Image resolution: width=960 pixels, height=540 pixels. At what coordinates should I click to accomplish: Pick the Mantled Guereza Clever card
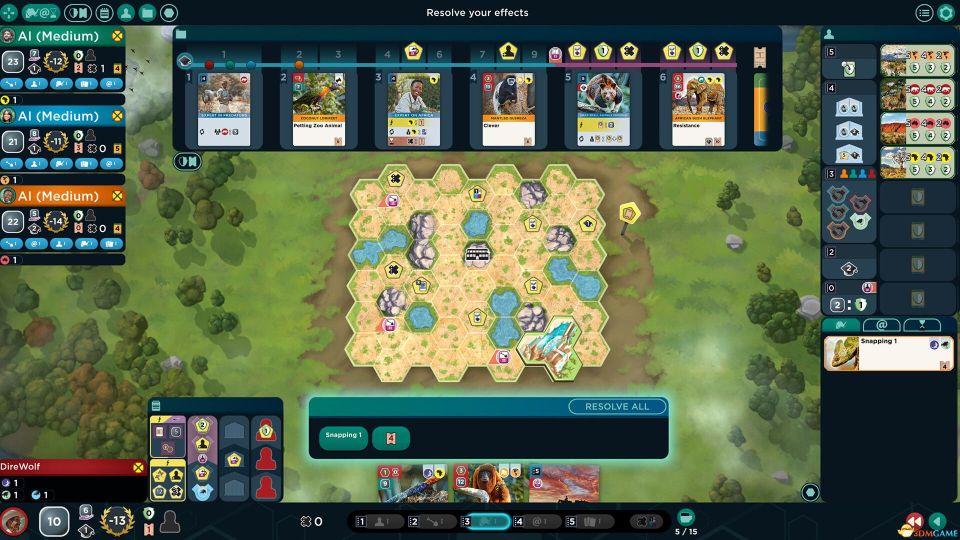pos(508,109)
